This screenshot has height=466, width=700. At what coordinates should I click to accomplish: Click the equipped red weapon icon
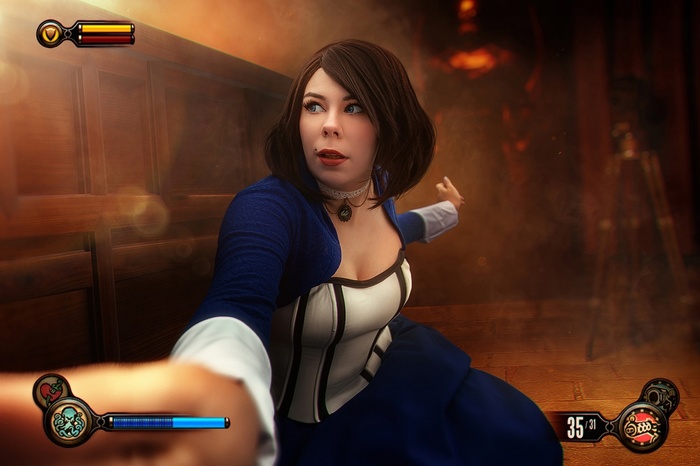pyautogui.click(x=641, y=426)
